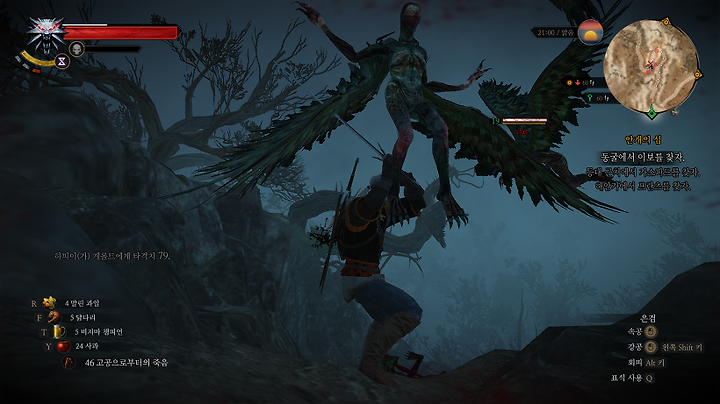Select the beer mug consumable slot
This screenshot has width=720, height=404.
[x=59, y=332]
